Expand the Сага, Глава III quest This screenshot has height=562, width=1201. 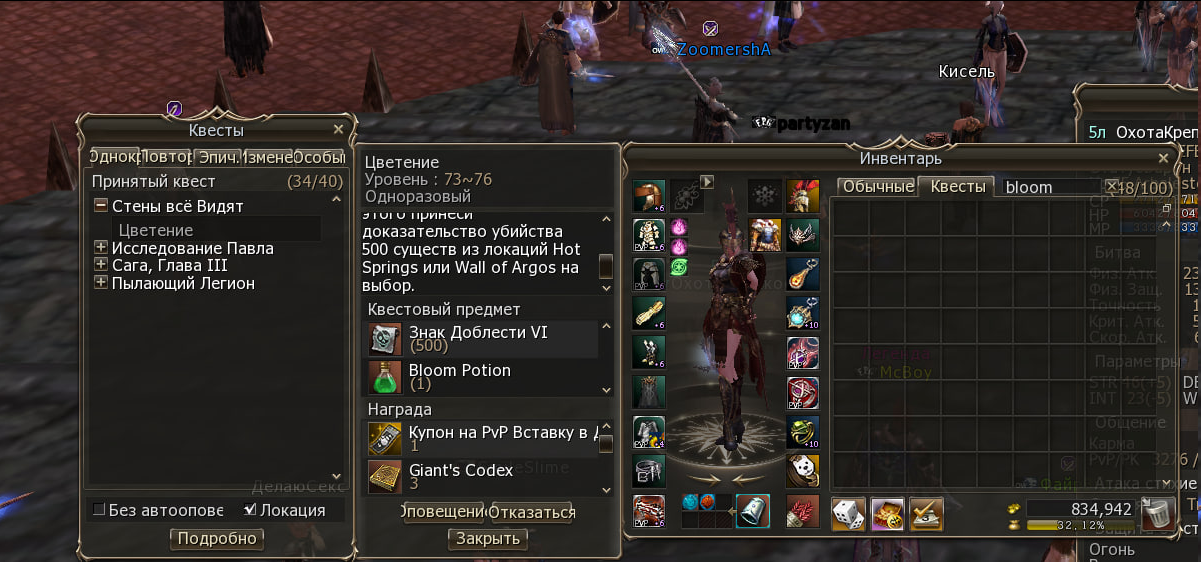pyautogui.click(x=100, y=265)
